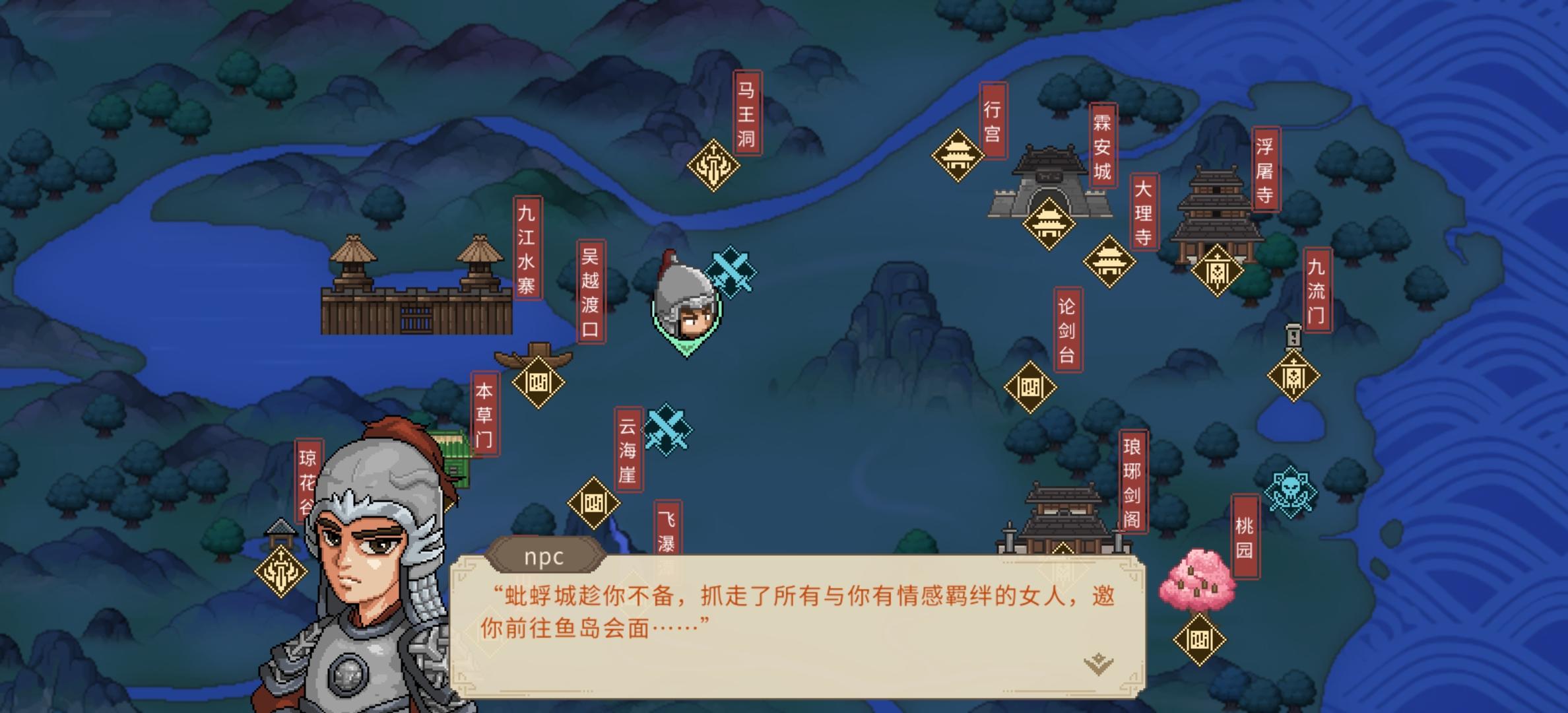Open the 吴越渡口 boat dock marker

pyautogui.click(x=539, y=382)
